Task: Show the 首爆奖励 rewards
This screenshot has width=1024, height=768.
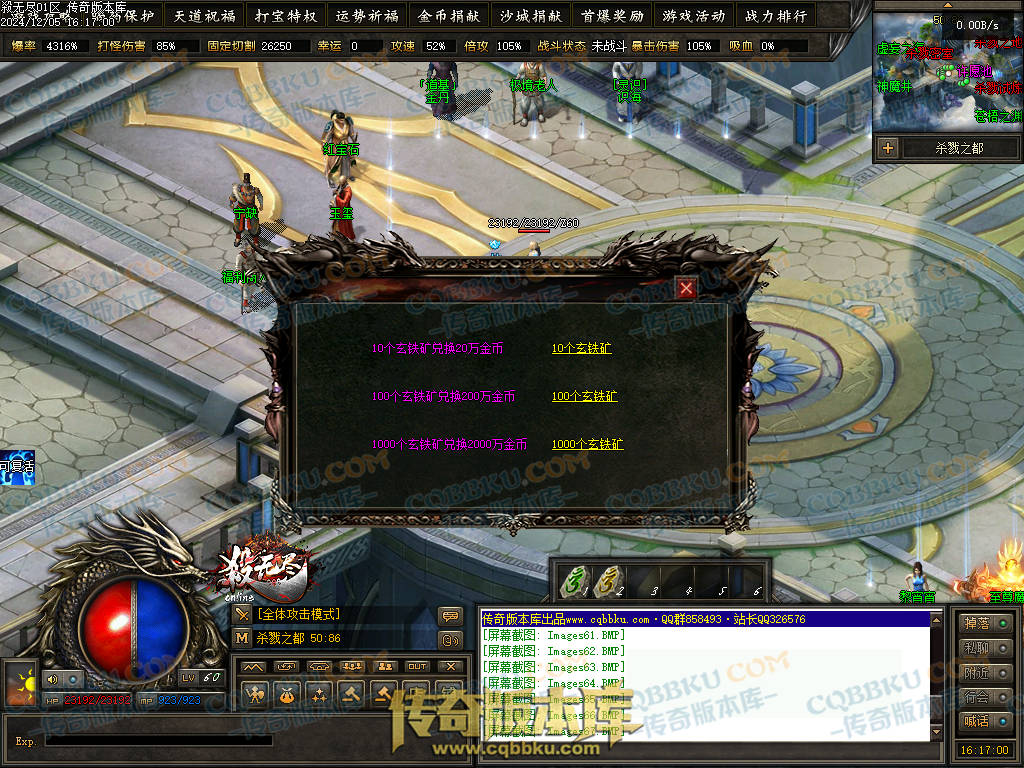Action: click(x=611, y=16)
